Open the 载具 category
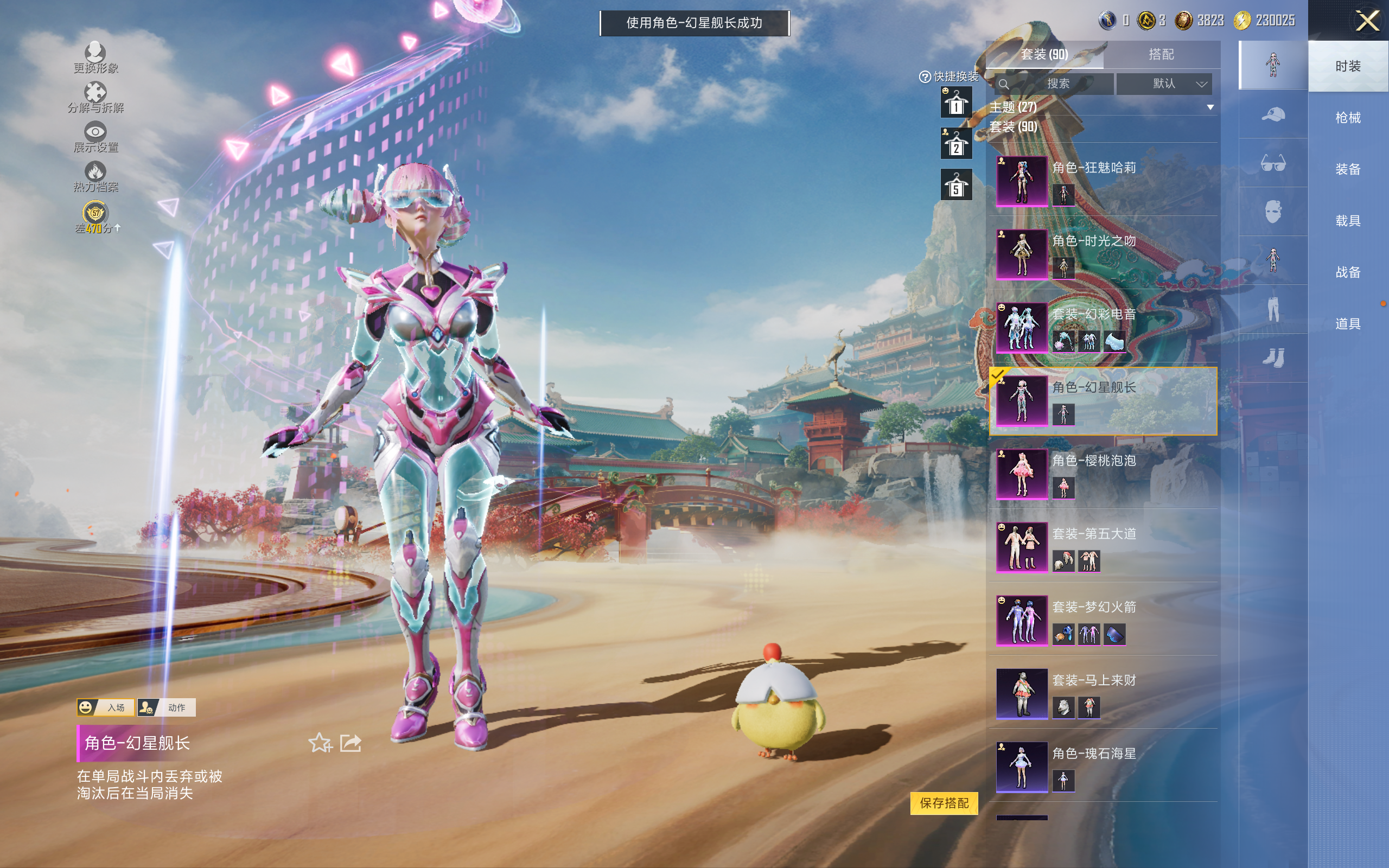This screenshot has height=868, width=1389. tap(1347, 220)
